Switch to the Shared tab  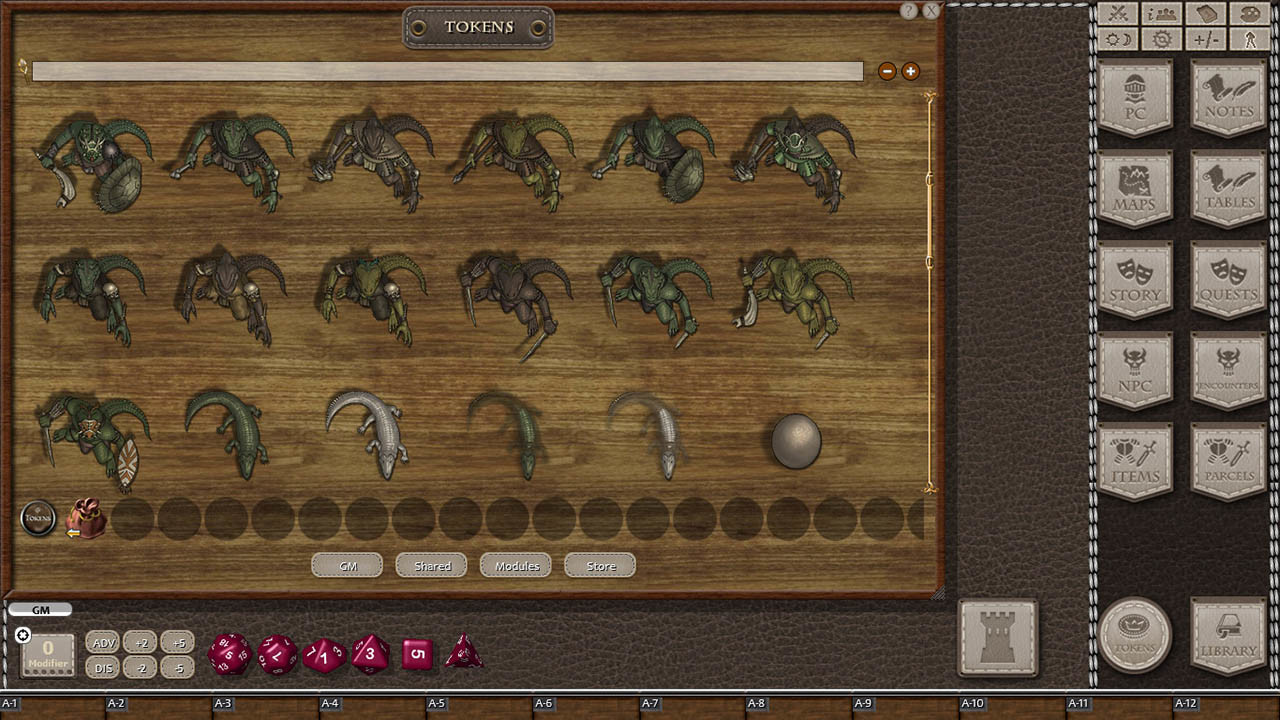[x=430, y=565]
